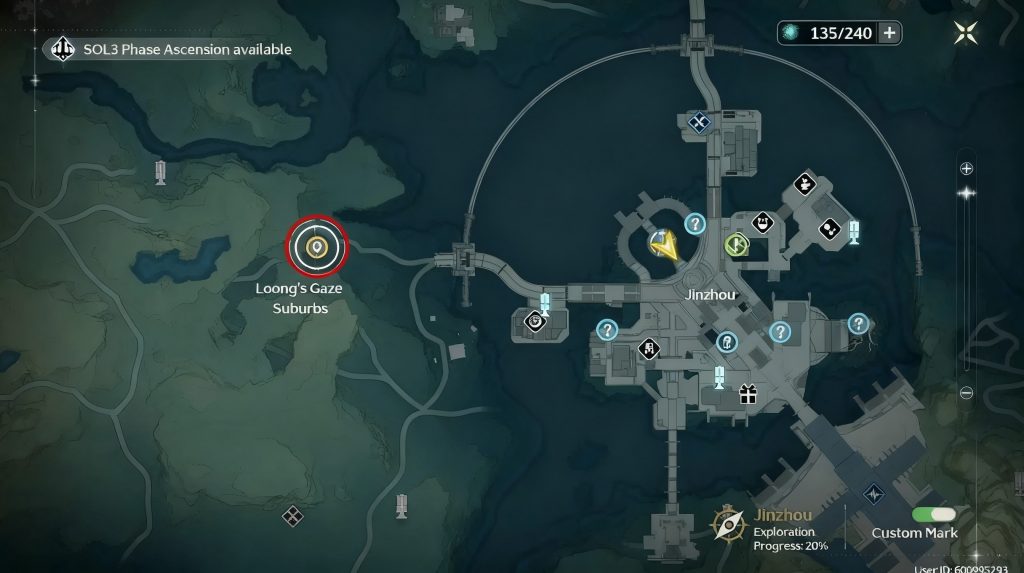1024x573 pixels.
Task: Zoom out the map with the minus control
Action: (x=966, y=393)
